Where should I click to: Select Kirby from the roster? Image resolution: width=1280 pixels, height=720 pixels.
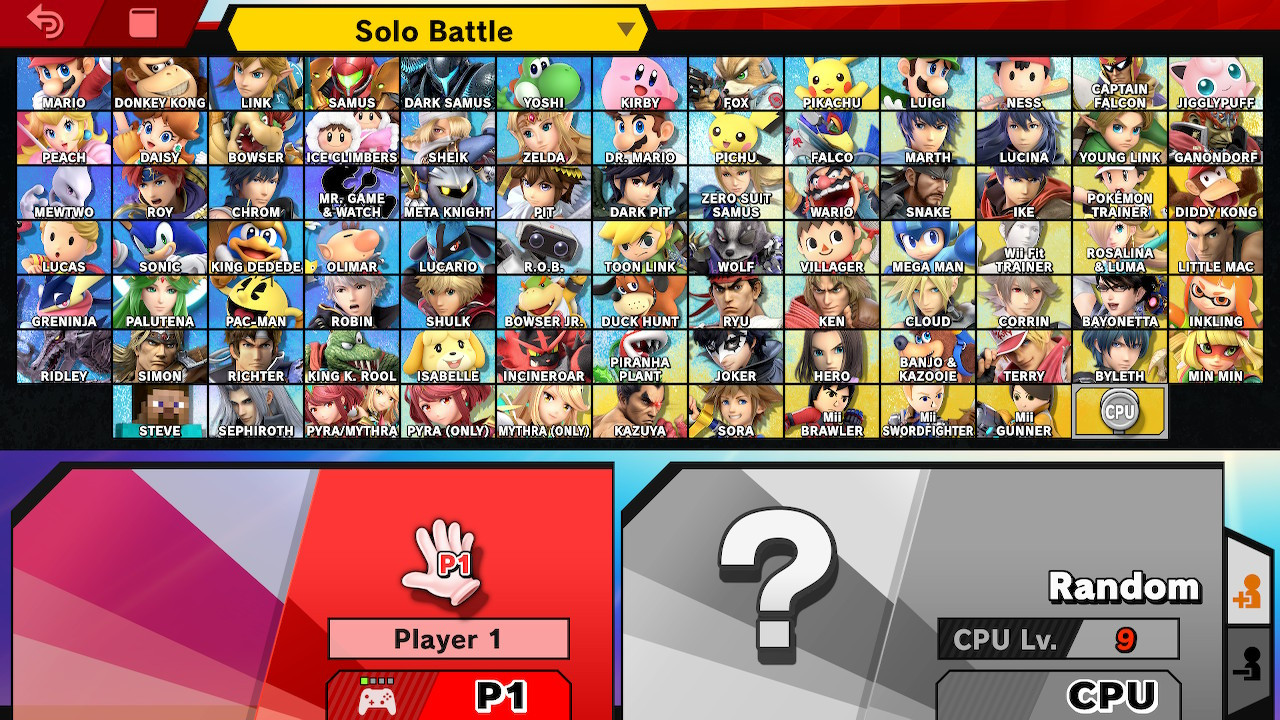point(639,80)
